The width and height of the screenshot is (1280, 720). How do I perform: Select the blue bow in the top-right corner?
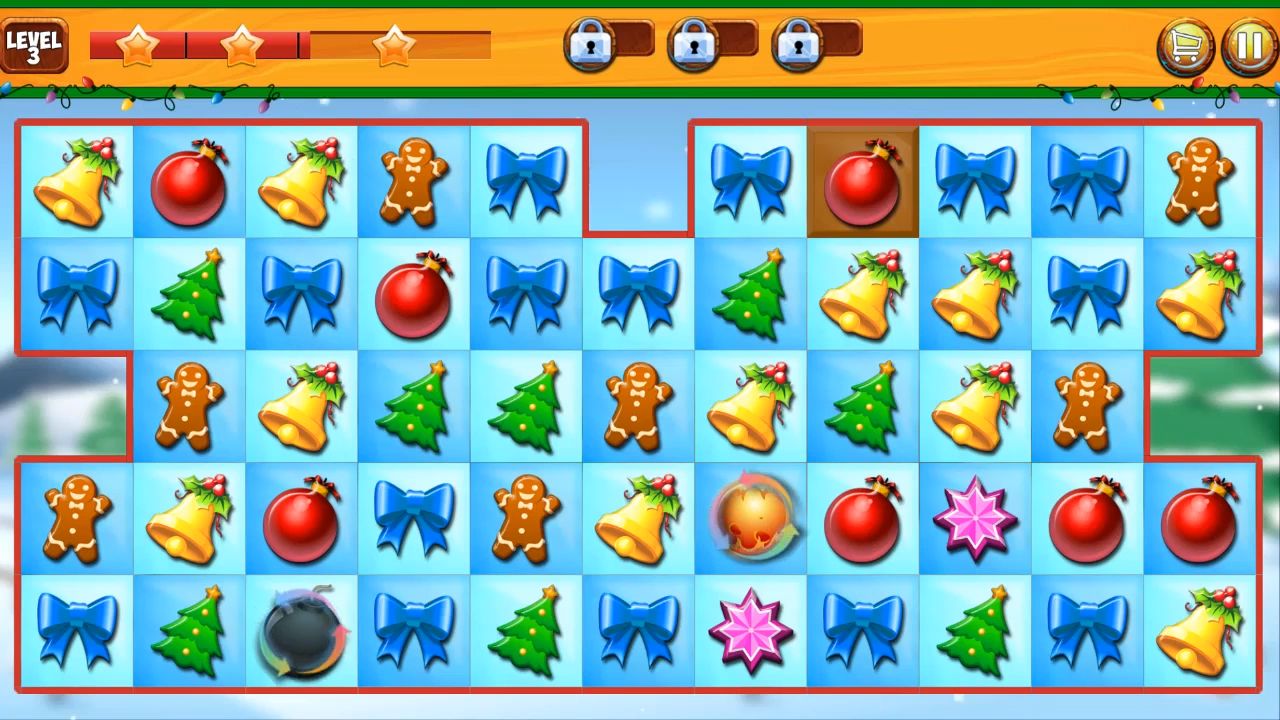click(x=1088, y=182)
